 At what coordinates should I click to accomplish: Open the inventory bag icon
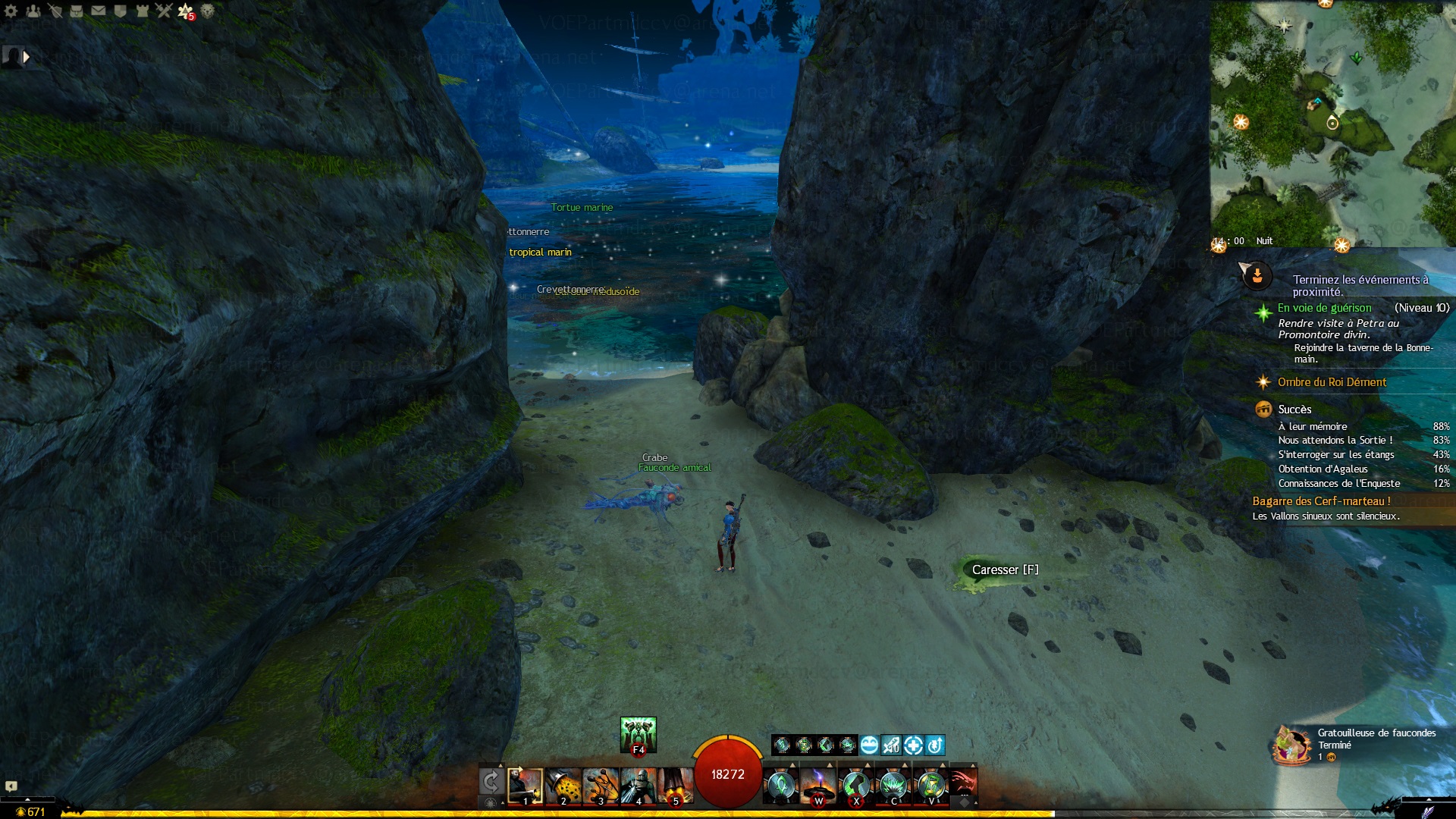(77, 11)
